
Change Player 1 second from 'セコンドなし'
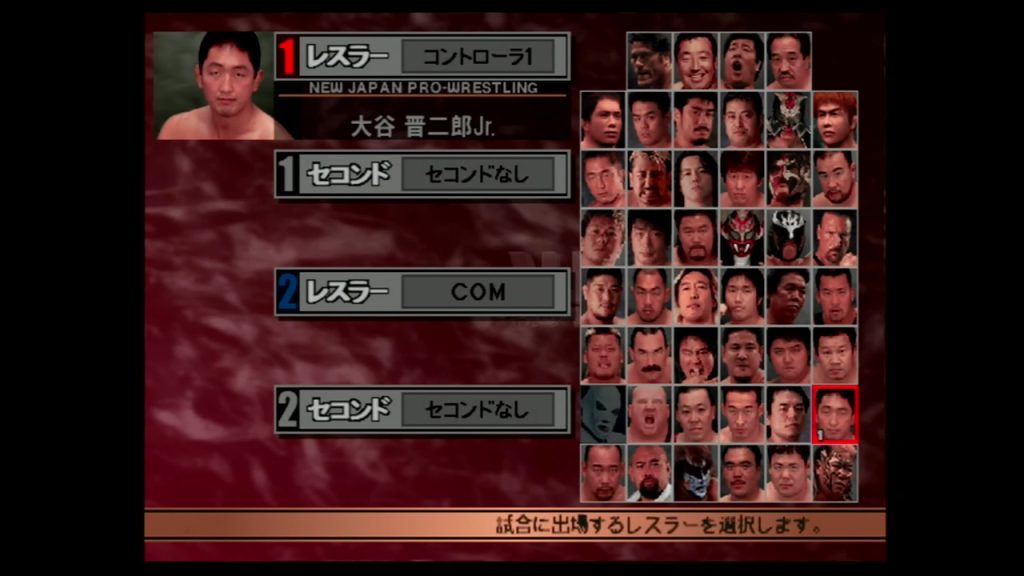click(477, 174)
